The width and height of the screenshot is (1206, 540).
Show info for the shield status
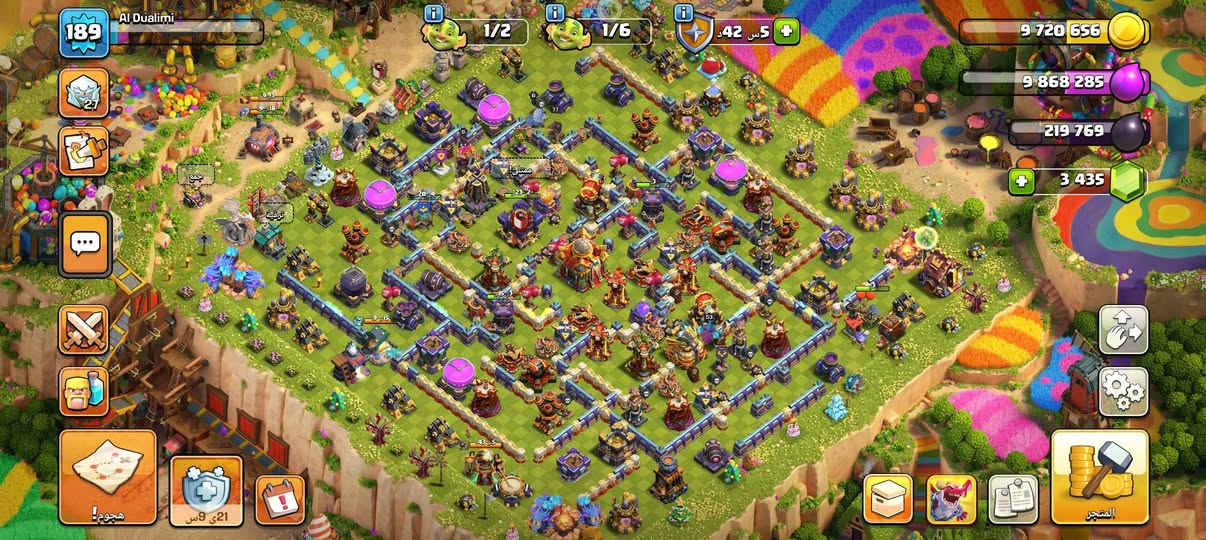(684, 13)
